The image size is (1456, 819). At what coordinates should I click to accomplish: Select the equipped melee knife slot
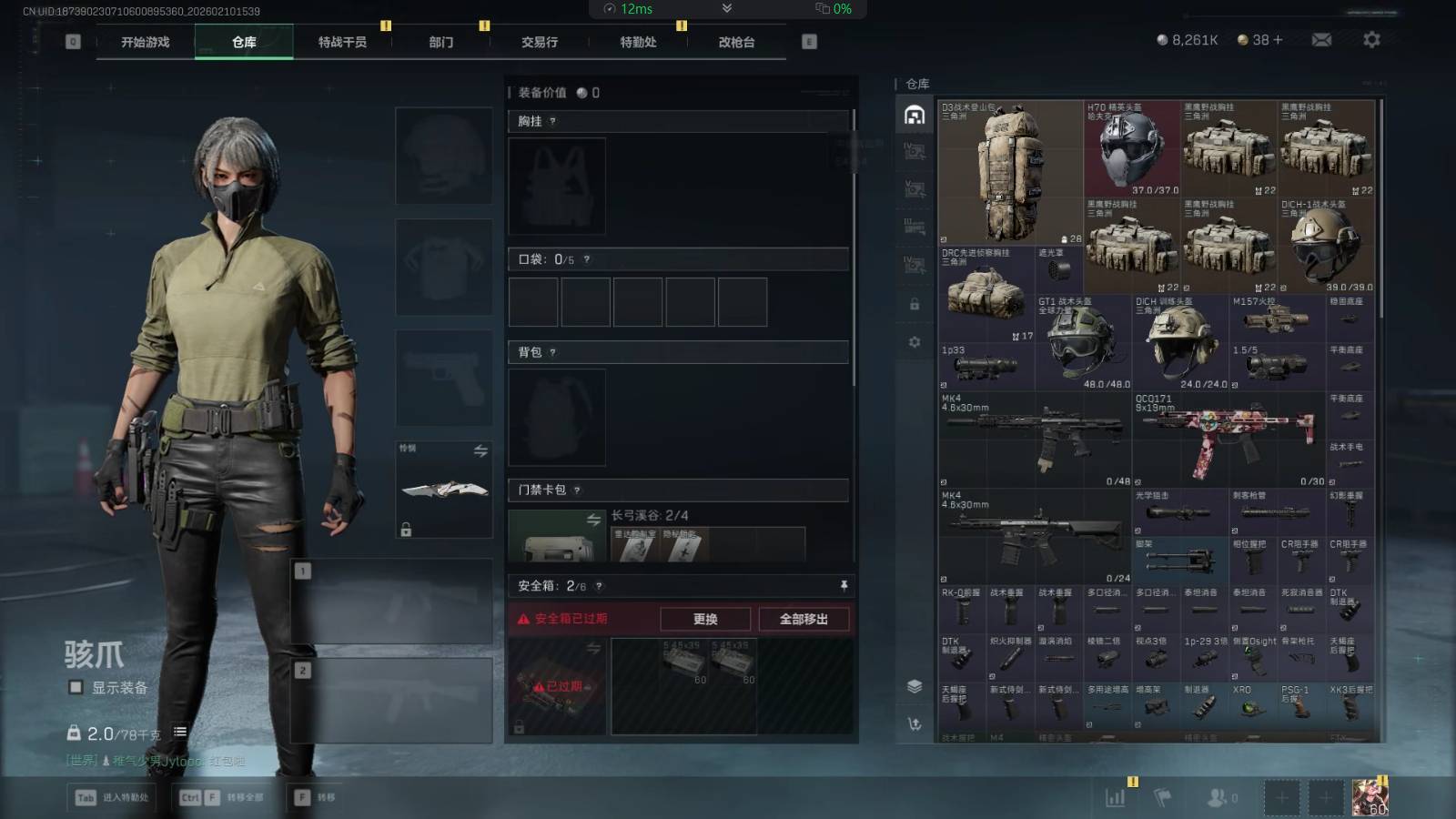tap(444, 490)
